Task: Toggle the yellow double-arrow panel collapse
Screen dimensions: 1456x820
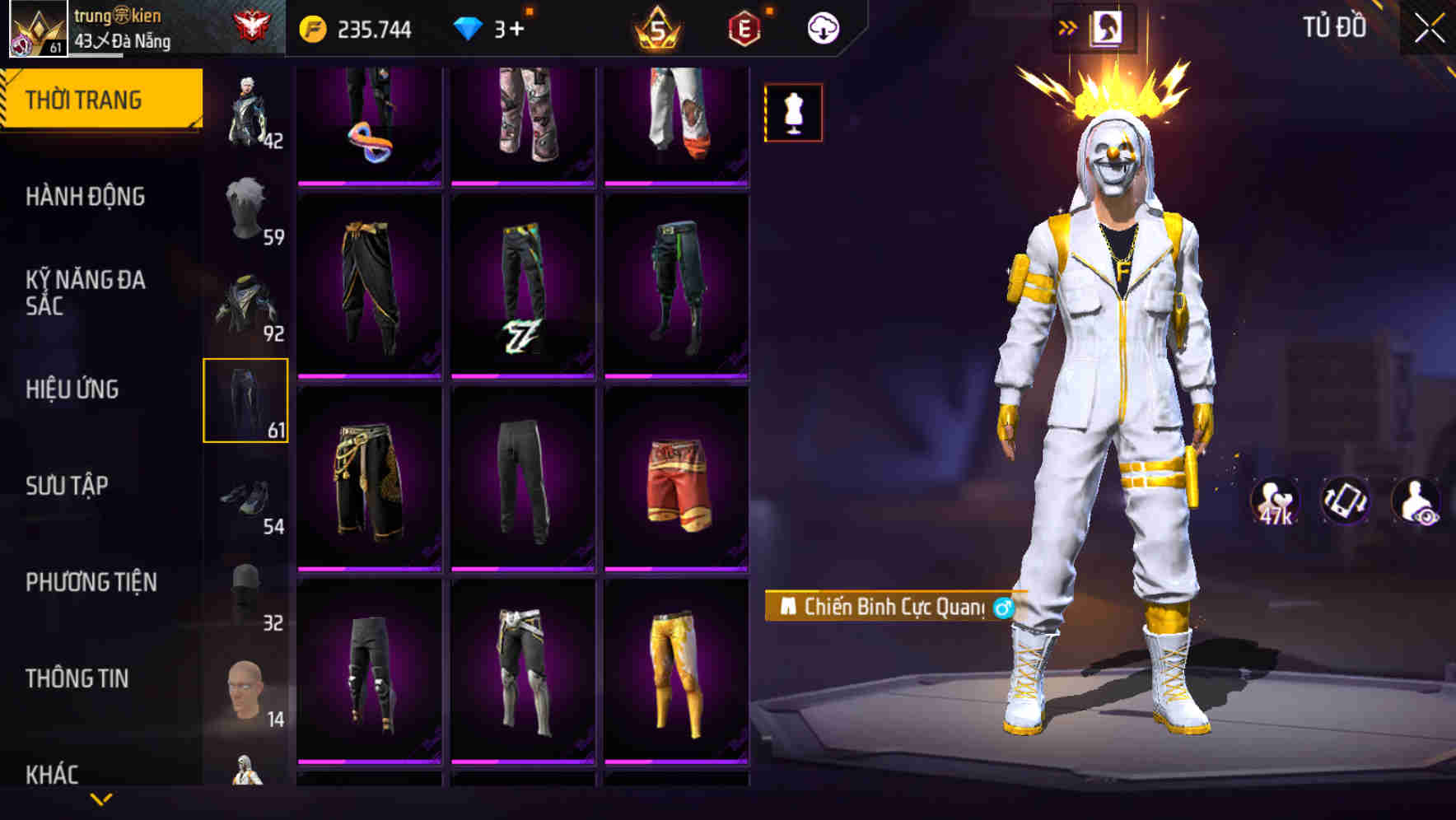Action: click(1068, 26)
